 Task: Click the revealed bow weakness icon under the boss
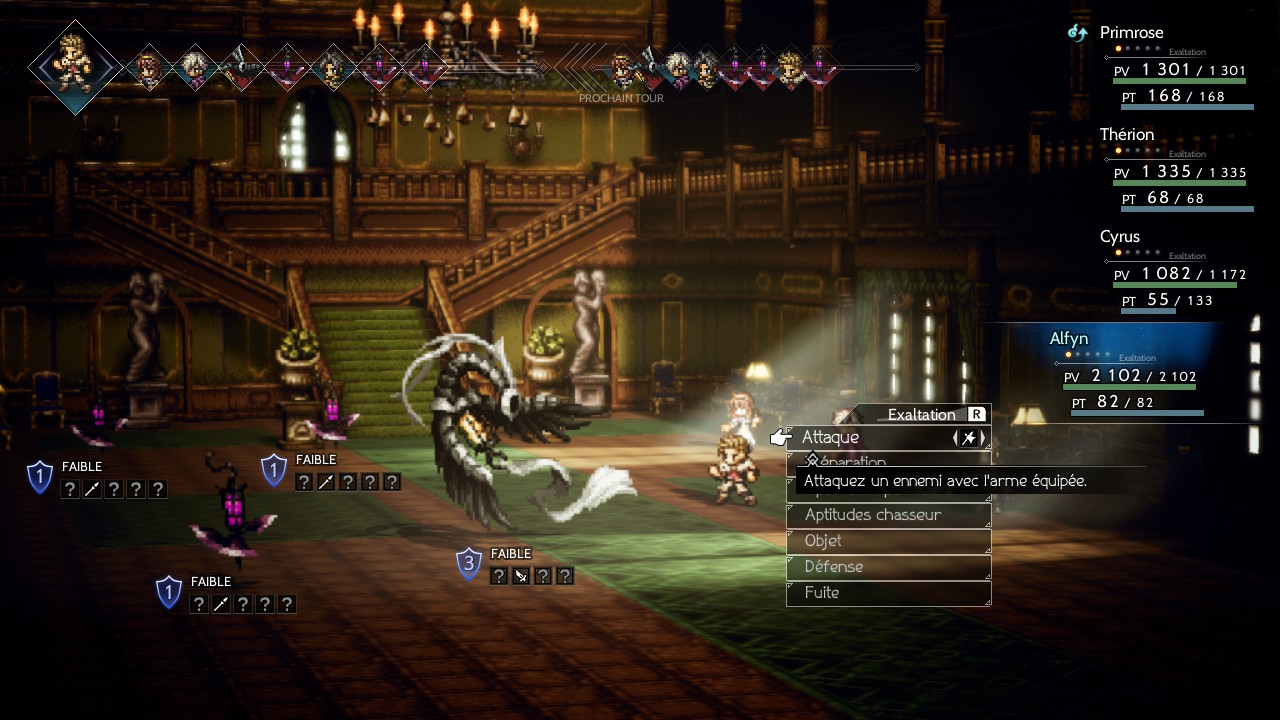pos(521,576)
